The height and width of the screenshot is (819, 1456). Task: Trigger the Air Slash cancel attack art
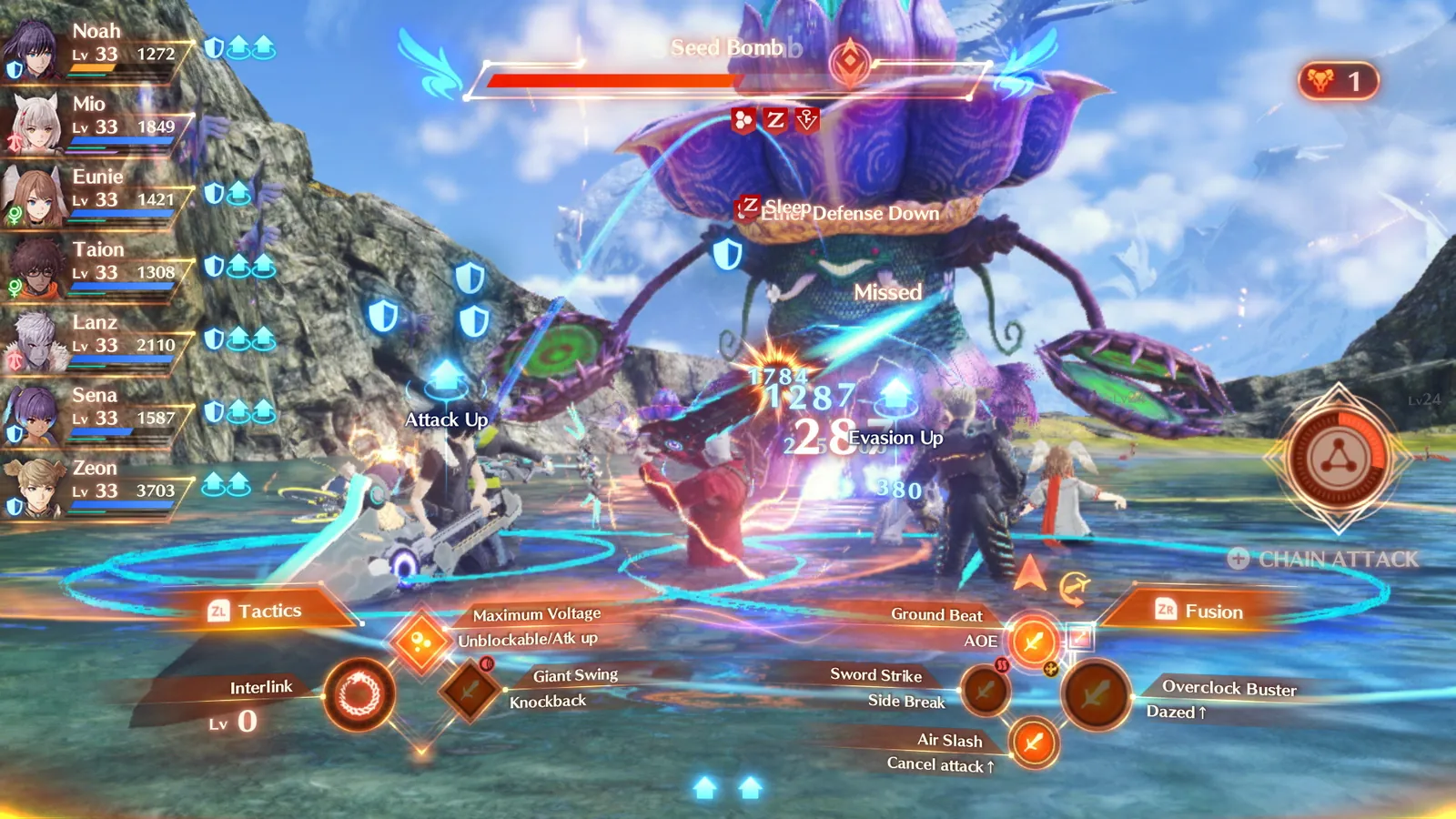pos(1033,744)
